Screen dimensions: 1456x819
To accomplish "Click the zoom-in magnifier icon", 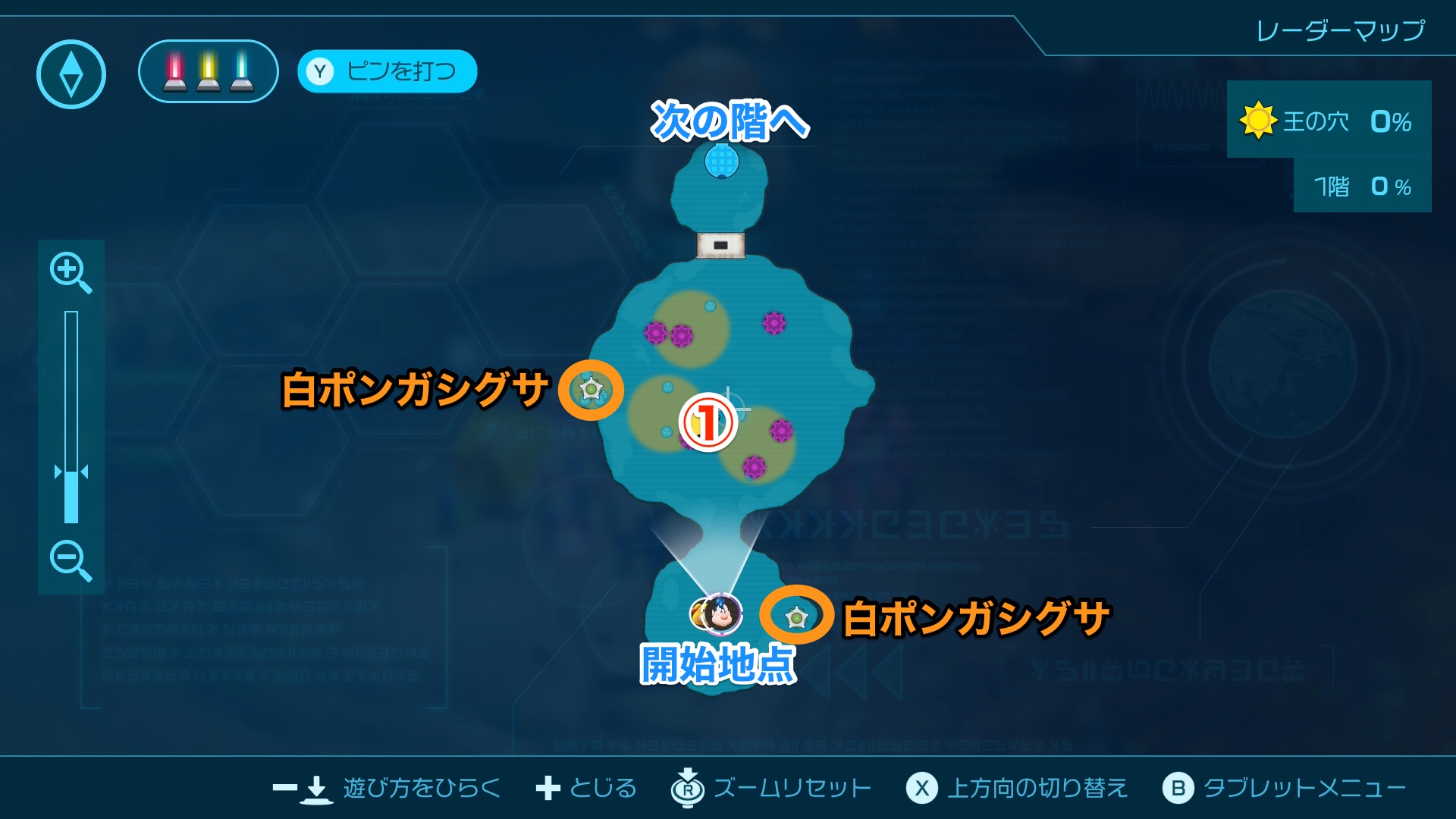I will tap(70, 271).
